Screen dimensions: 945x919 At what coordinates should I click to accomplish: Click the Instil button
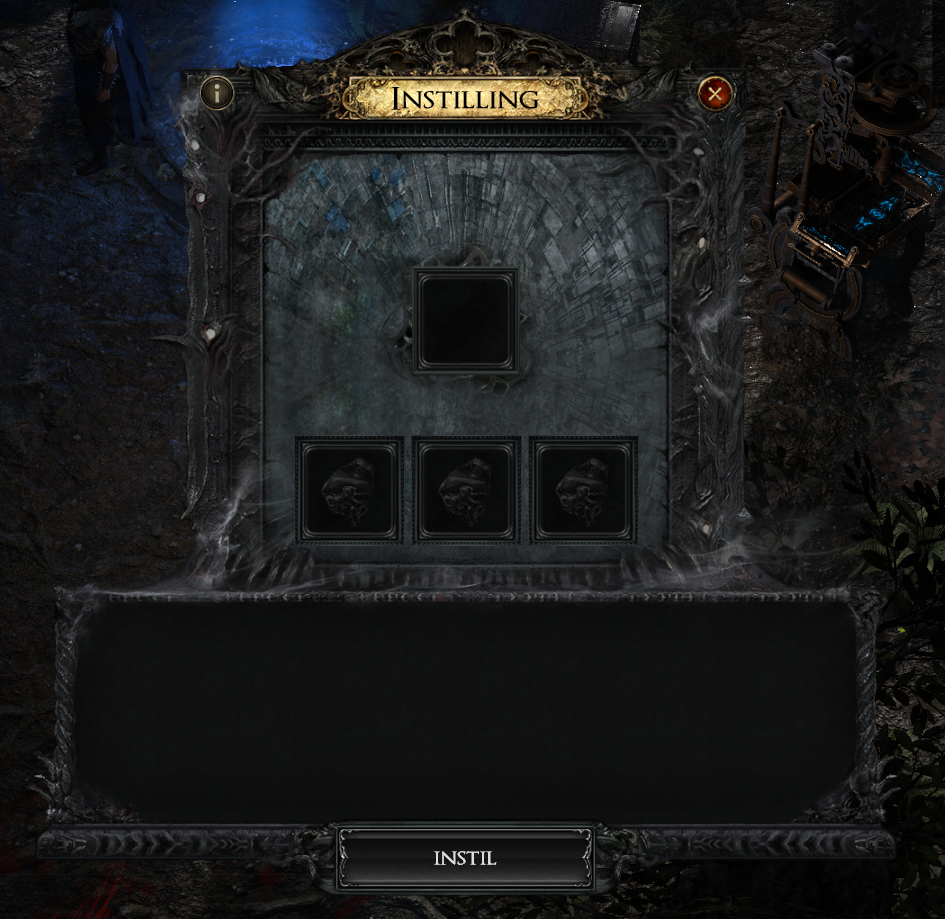click(465, 858)
